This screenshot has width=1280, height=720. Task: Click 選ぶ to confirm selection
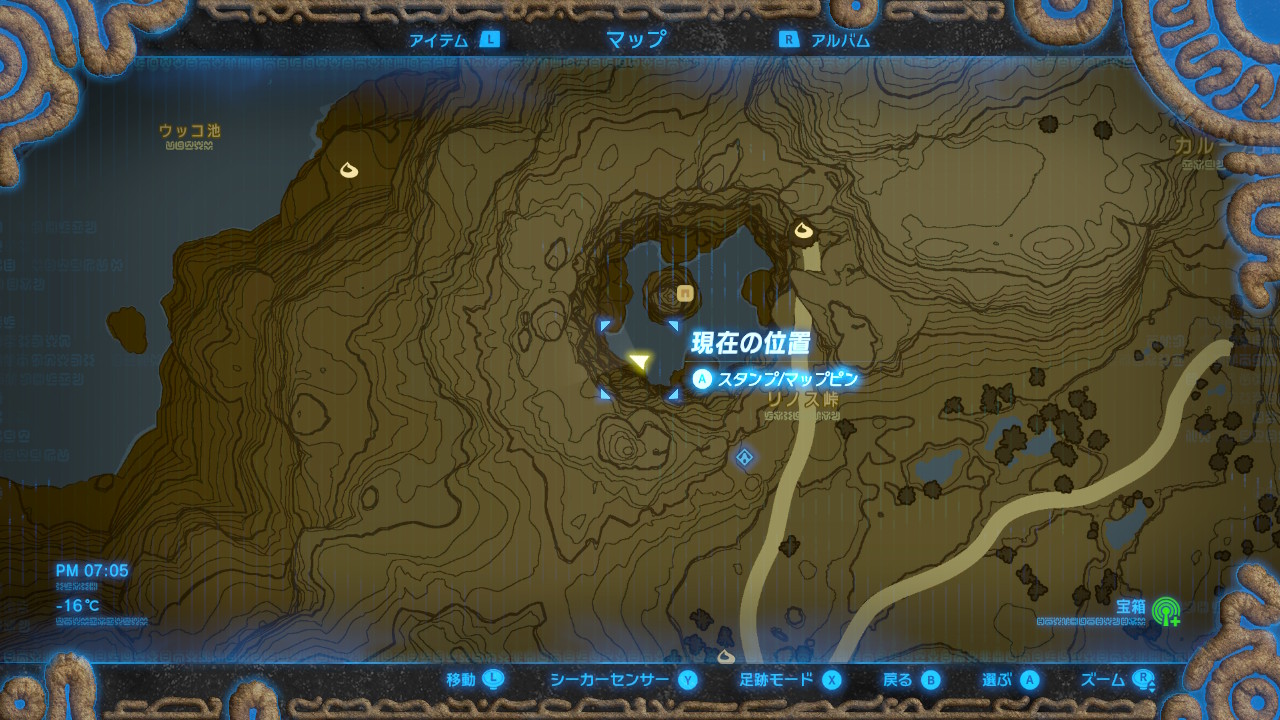pyautogui.click(x=1031, y=677)
